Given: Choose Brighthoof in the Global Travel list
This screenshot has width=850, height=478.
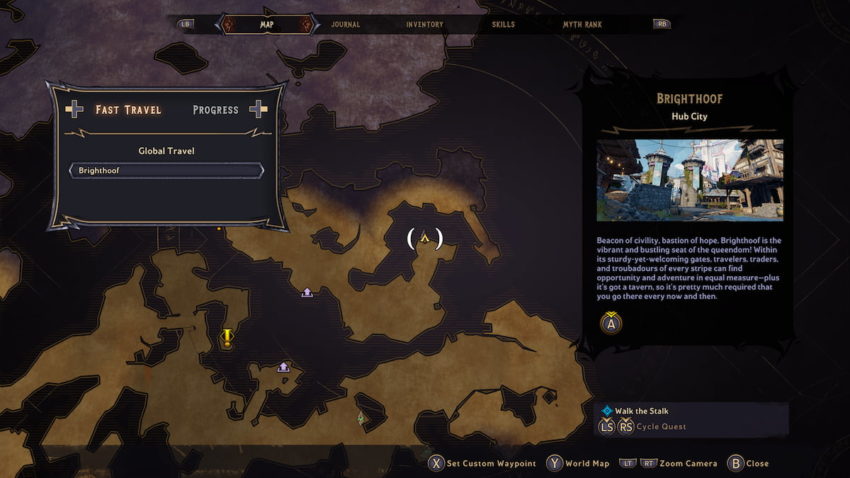Looking at the screenshot, I should coord(166,171).
